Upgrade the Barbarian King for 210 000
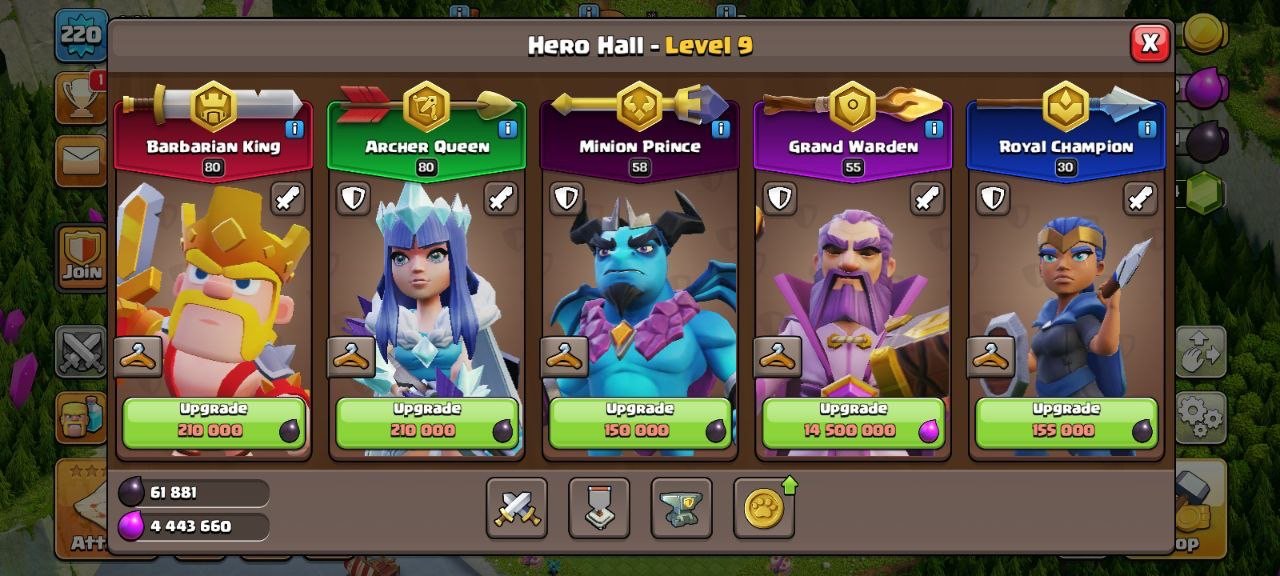 coord(213,422)
